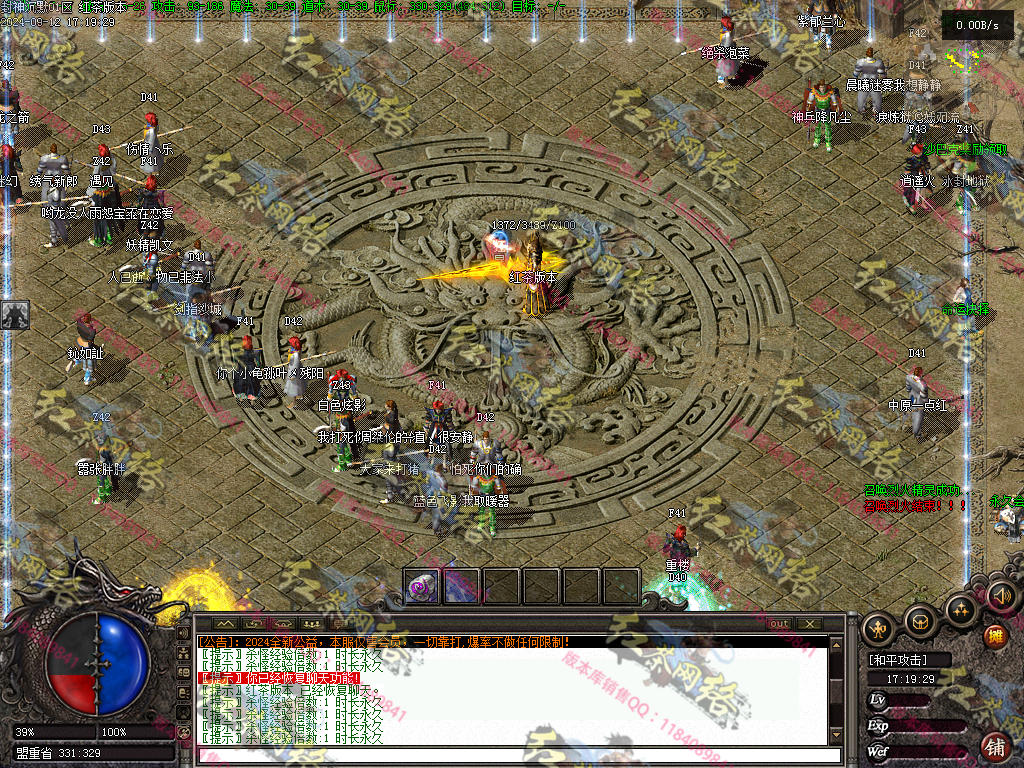This screenshot has height=768, width=1024.
Task: Click the character silhouette icon at left edge
Action: pos(14,315)
